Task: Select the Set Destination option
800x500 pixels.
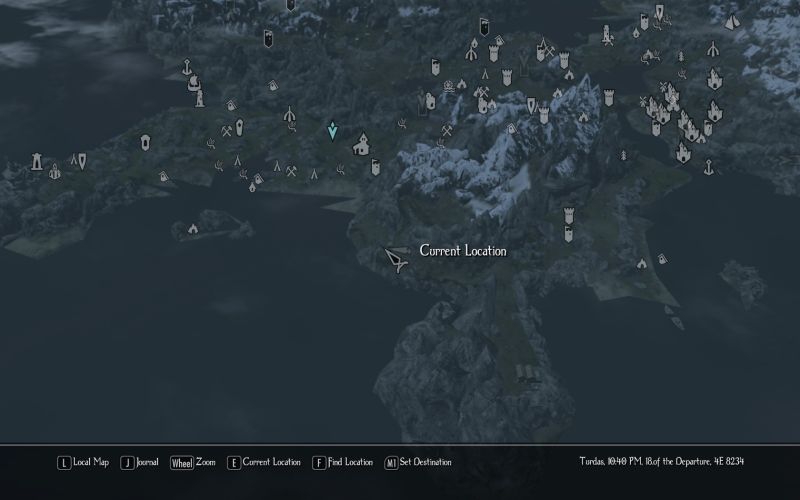Action: click(x=417, y=462)
